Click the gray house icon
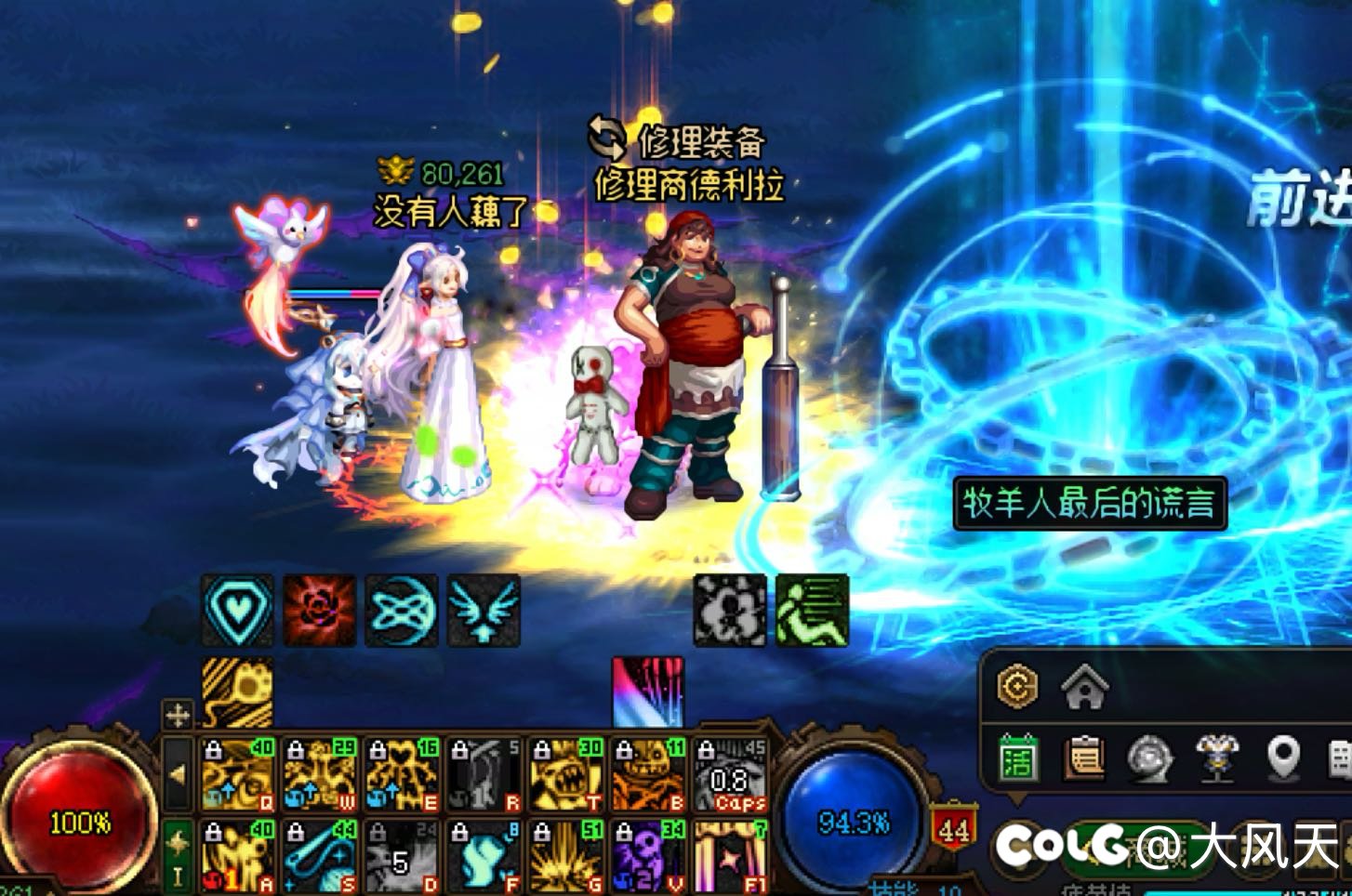1352x896 pixels. [x=1084, y=689]
